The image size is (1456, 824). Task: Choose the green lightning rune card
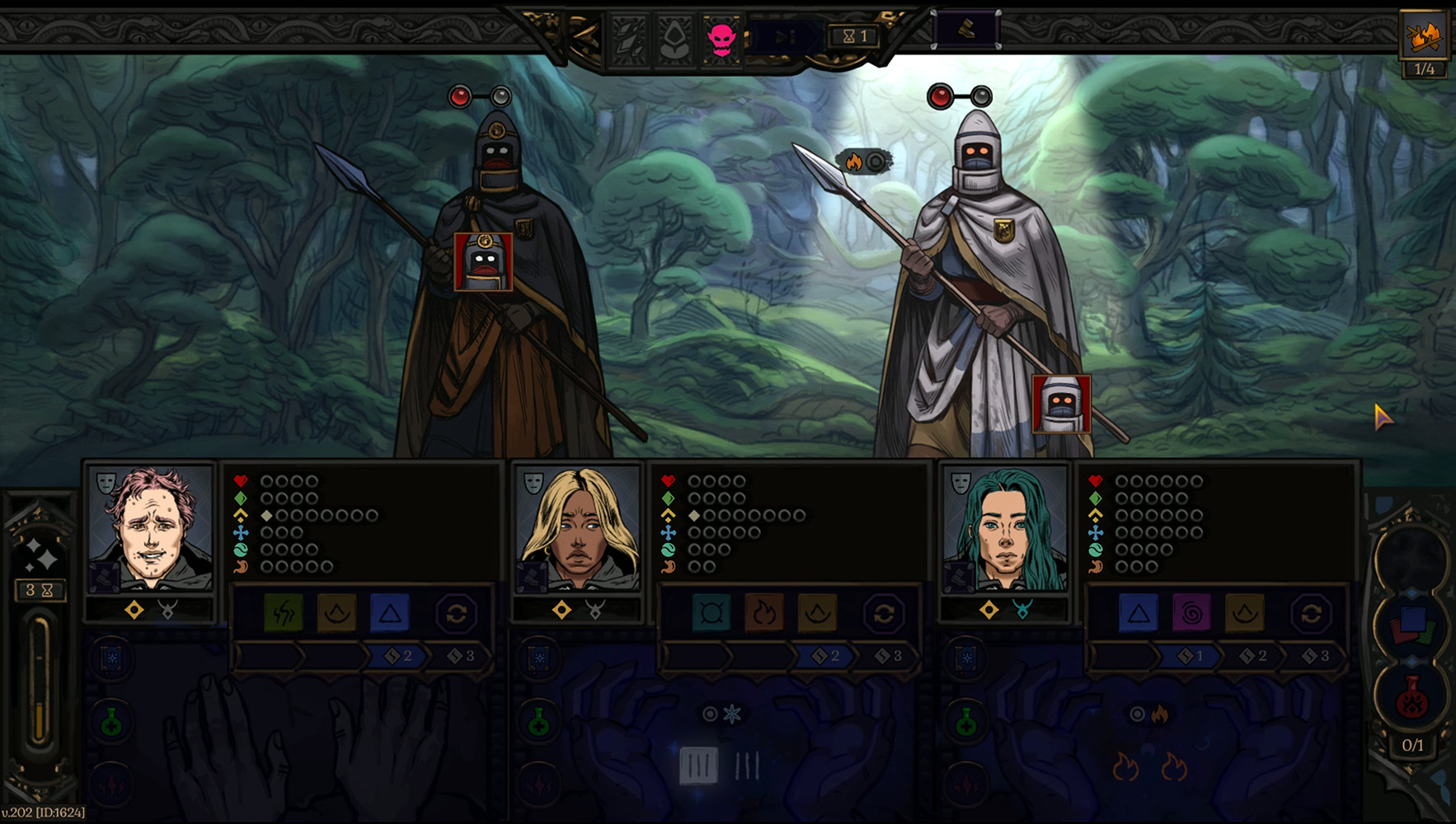click(283, 614)
